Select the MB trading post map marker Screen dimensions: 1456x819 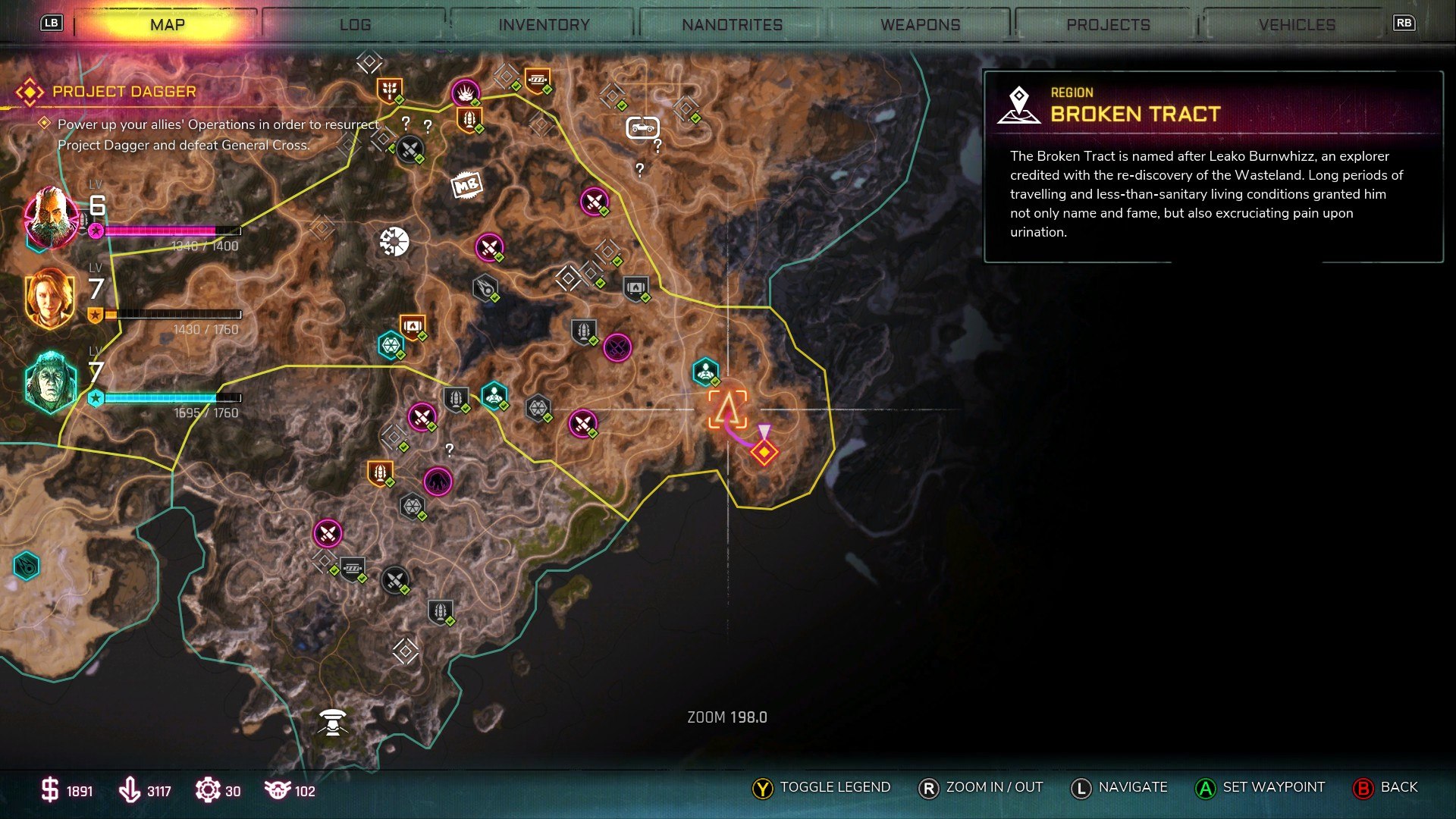(468, 184)
